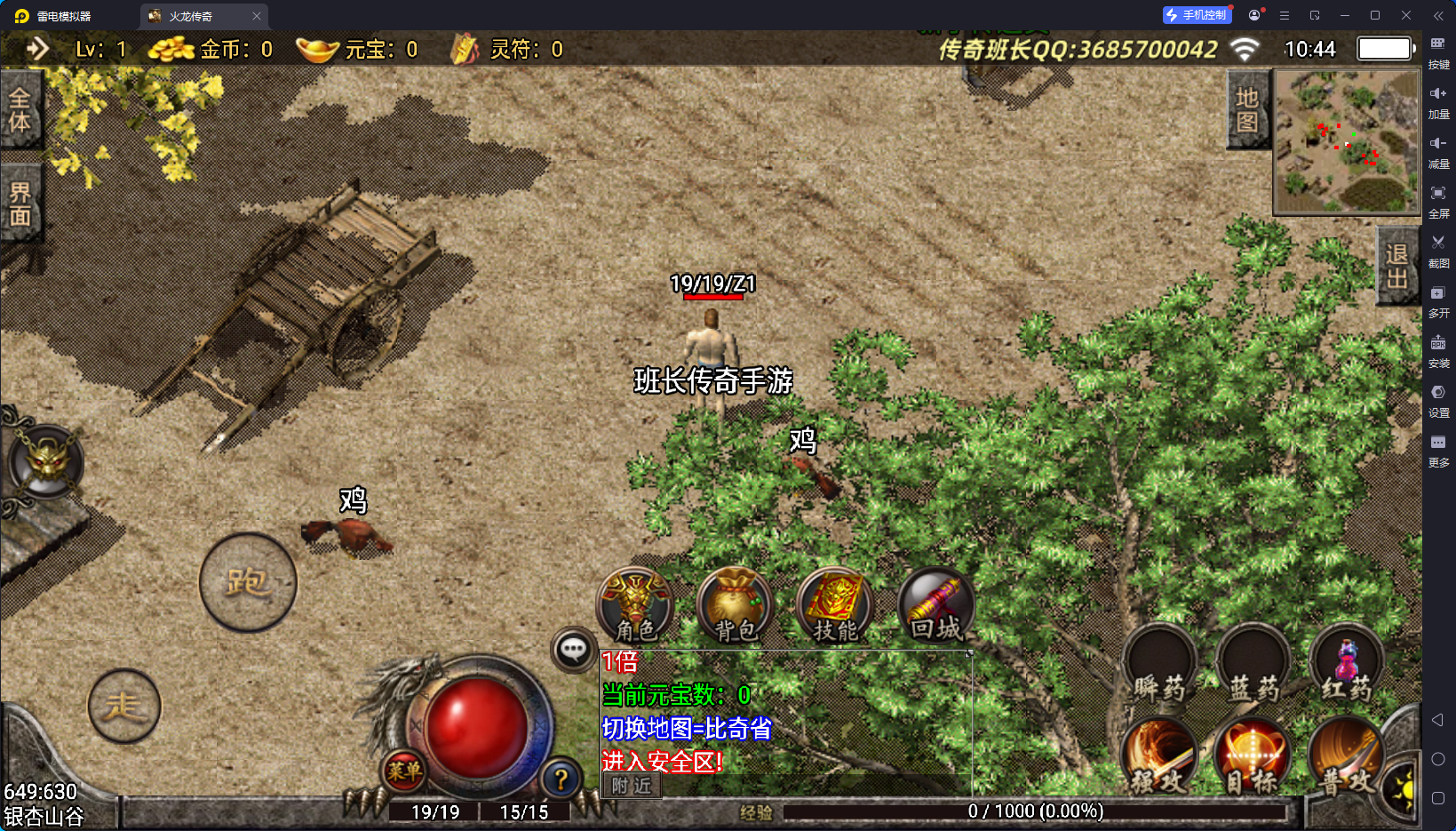Open the 技能 skills book
The image size is (1456, 831).
click(835, 606)
